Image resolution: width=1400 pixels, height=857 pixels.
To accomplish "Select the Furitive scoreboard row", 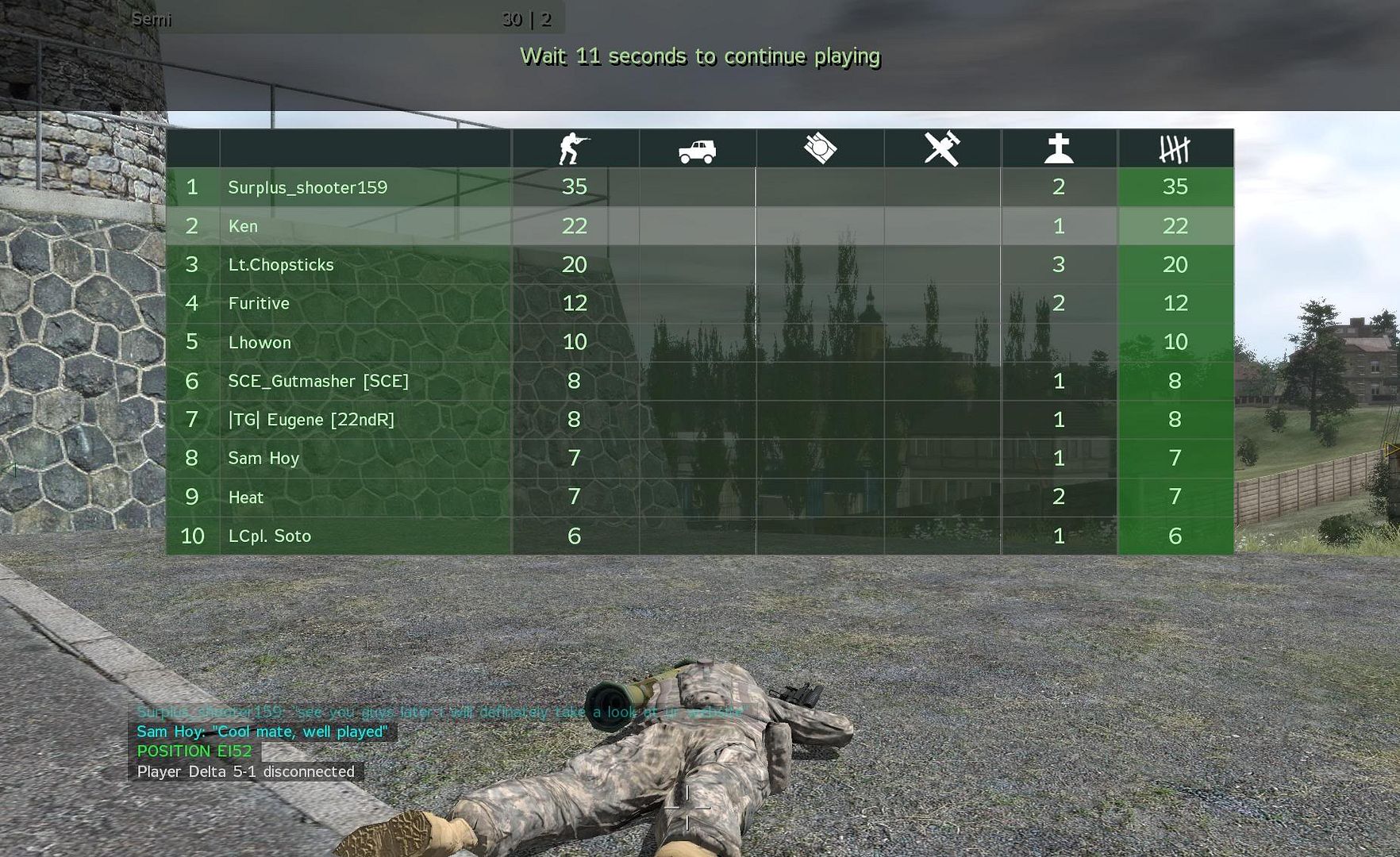I will 259,303.
